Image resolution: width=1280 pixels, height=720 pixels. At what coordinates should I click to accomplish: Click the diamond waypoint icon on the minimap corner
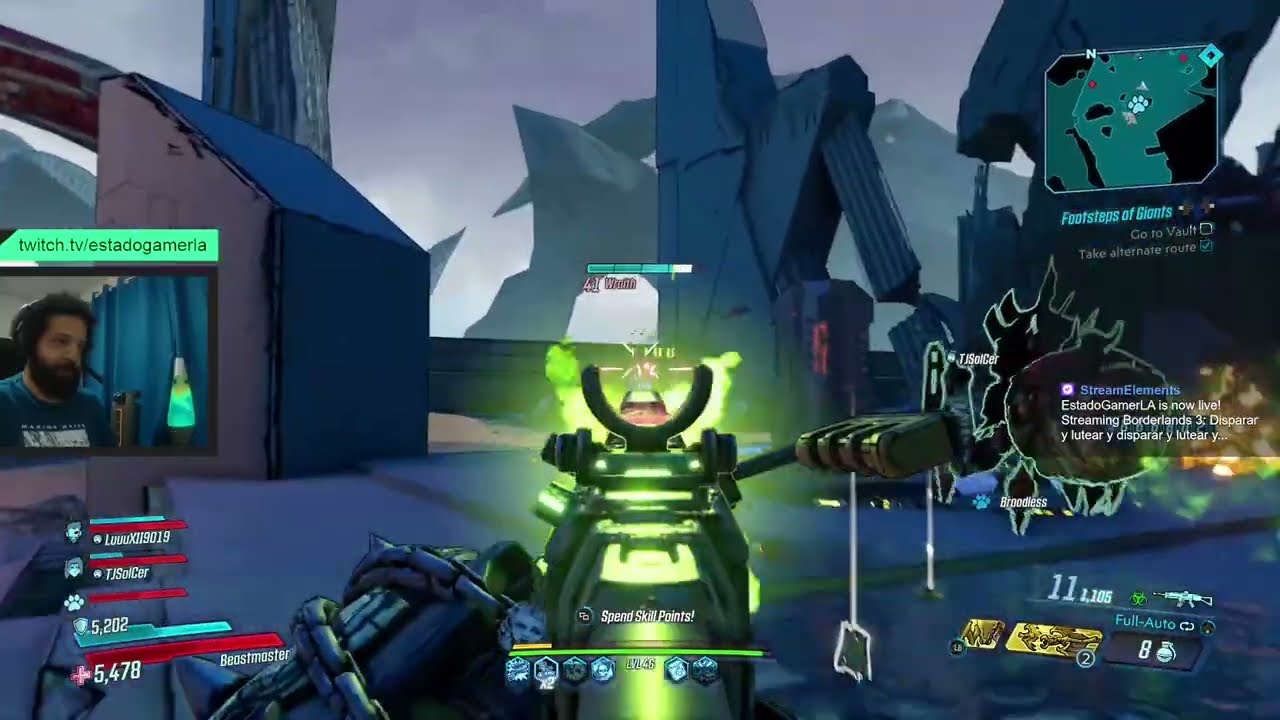(1209, 56)
